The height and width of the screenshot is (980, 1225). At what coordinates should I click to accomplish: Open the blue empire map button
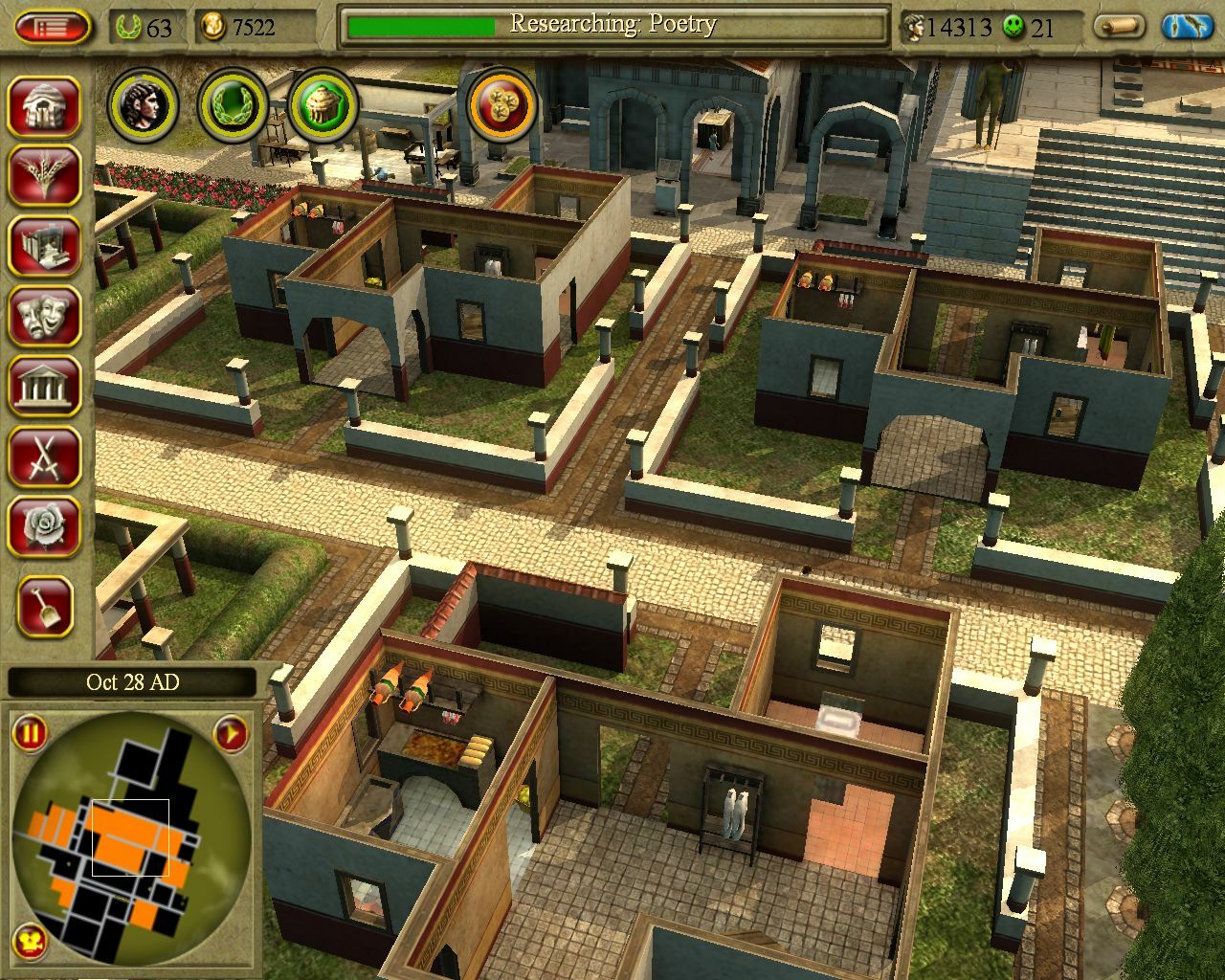[x=1188, y=27]
